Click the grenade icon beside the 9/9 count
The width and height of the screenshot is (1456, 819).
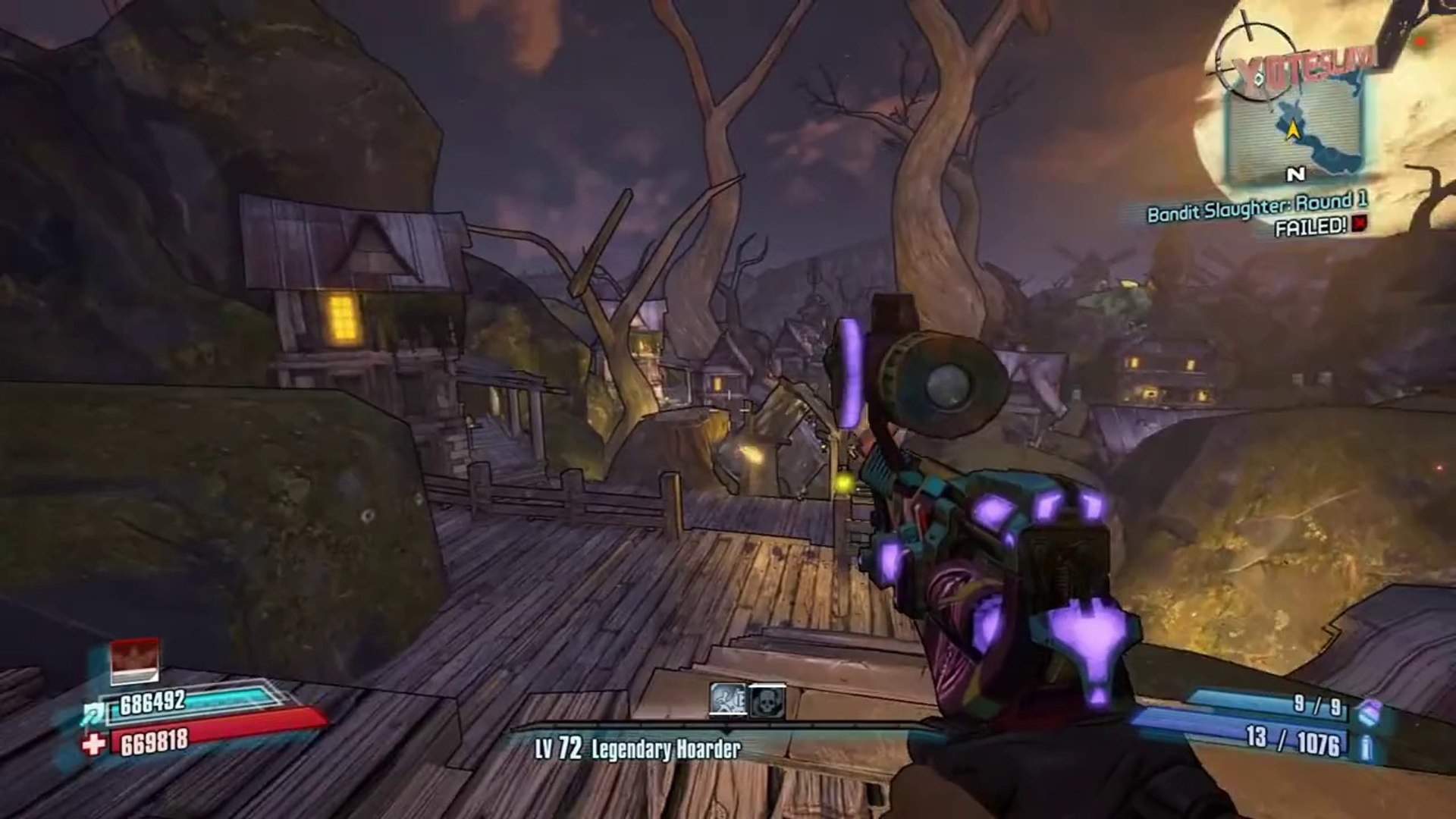[x=1367, y=711]
